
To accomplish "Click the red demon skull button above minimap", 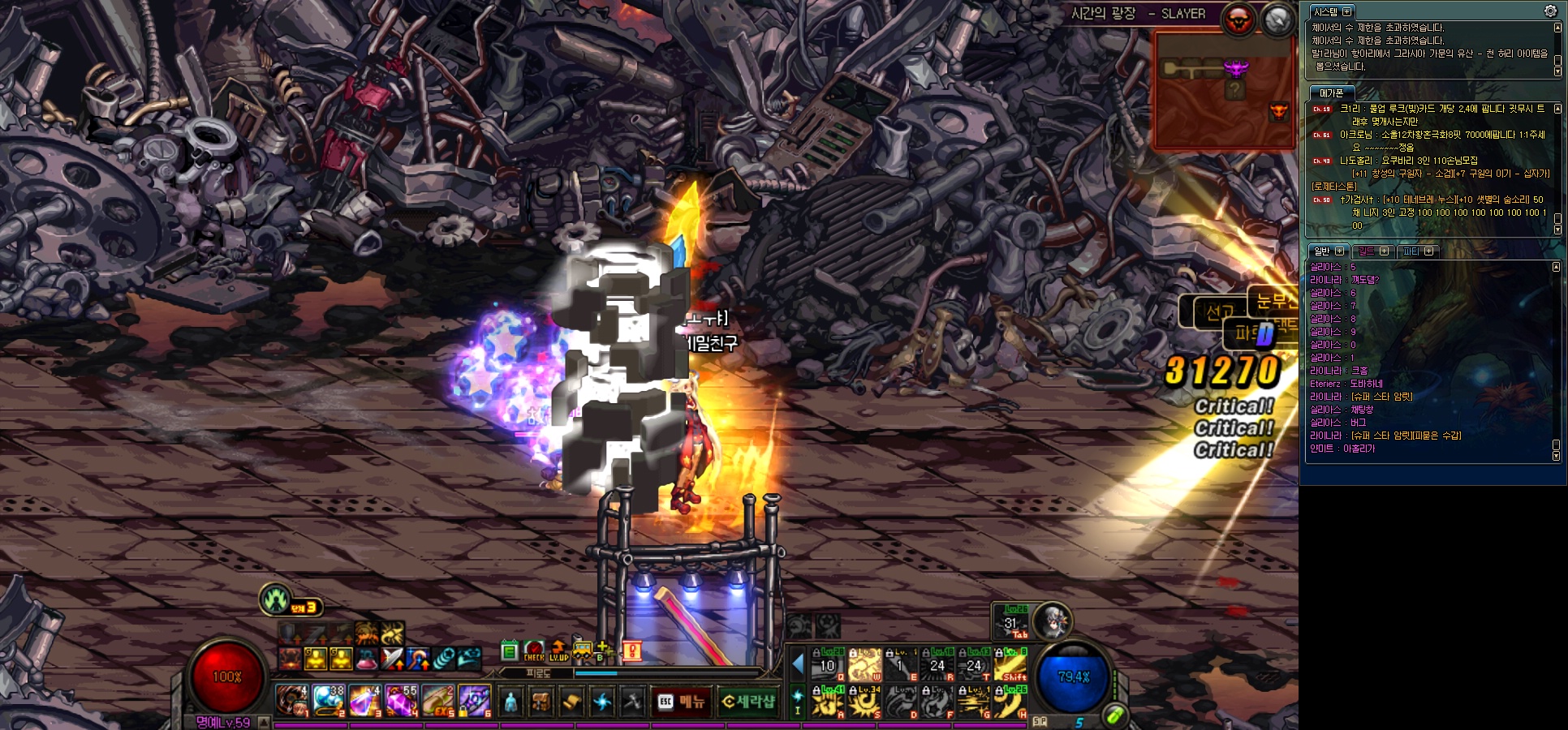I will 1238,19.
